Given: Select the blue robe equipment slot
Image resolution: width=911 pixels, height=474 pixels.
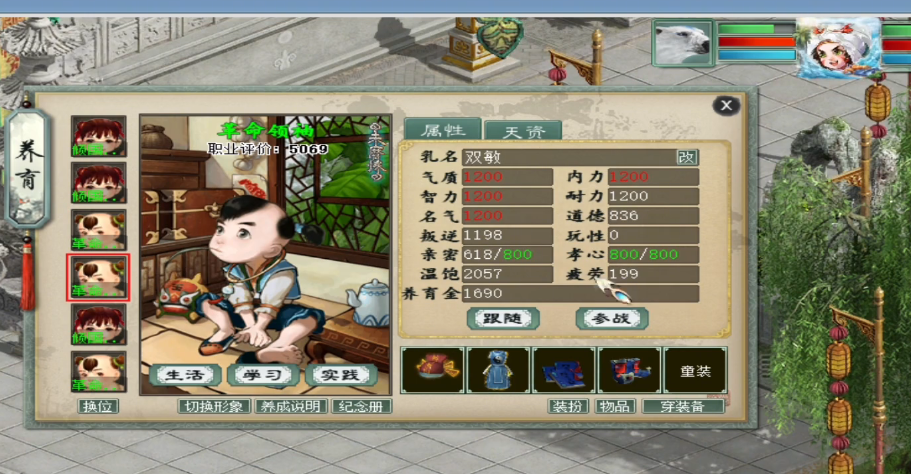Looking at the screenshot, I should [x=498, y=370].
